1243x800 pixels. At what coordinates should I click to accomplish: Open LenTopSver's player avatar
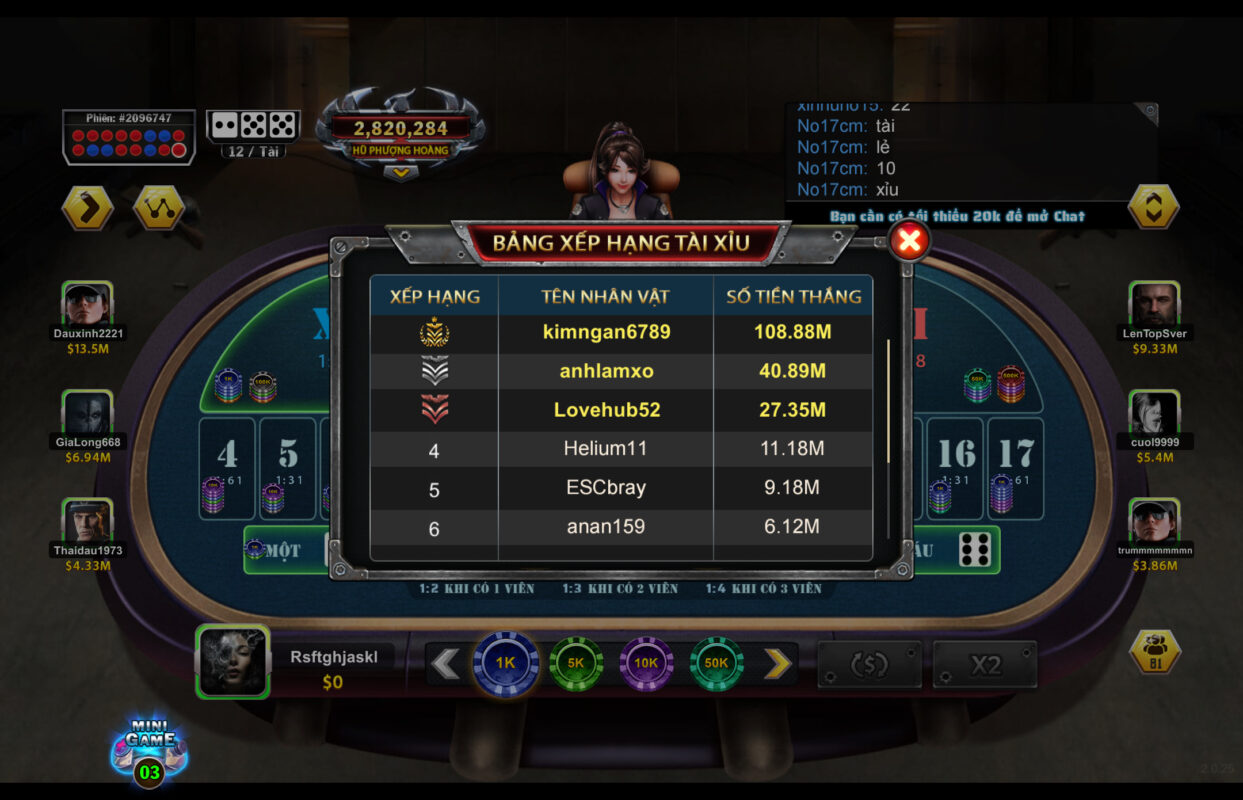click(1154, 303)
